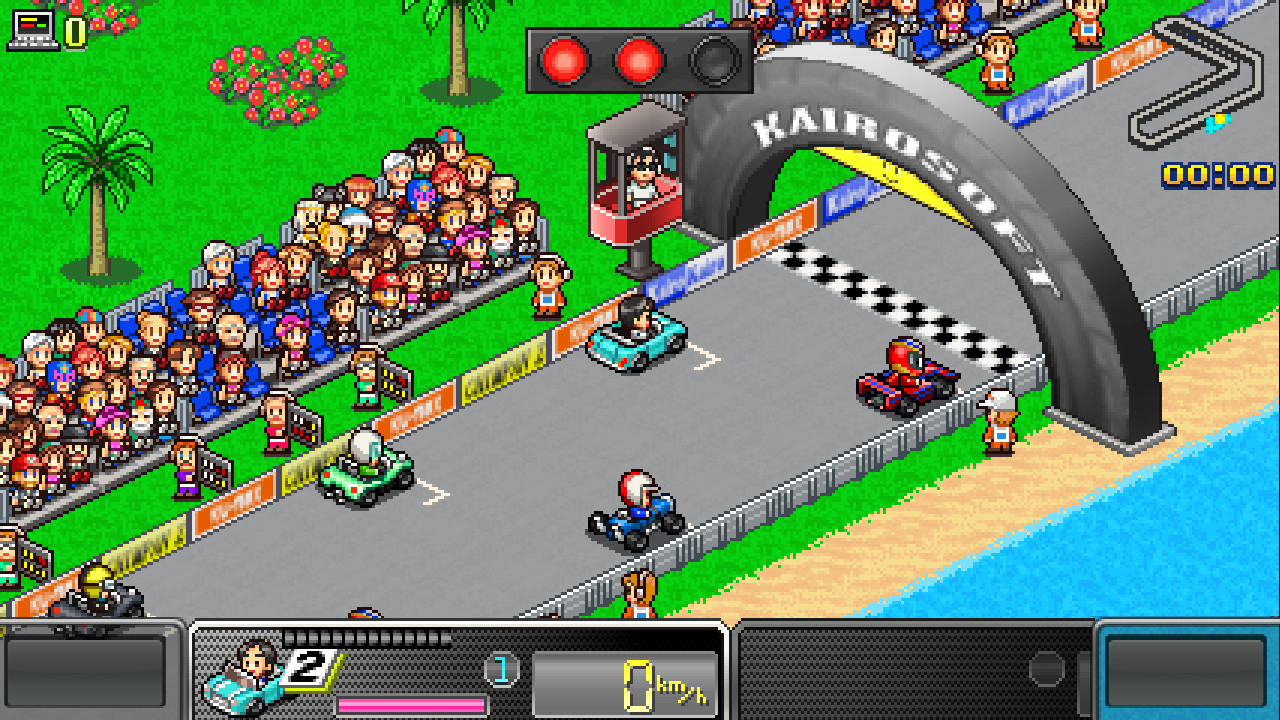Click the computer icon in the corner
Screen dimensions: 1280x720
[x=30, y=29]
